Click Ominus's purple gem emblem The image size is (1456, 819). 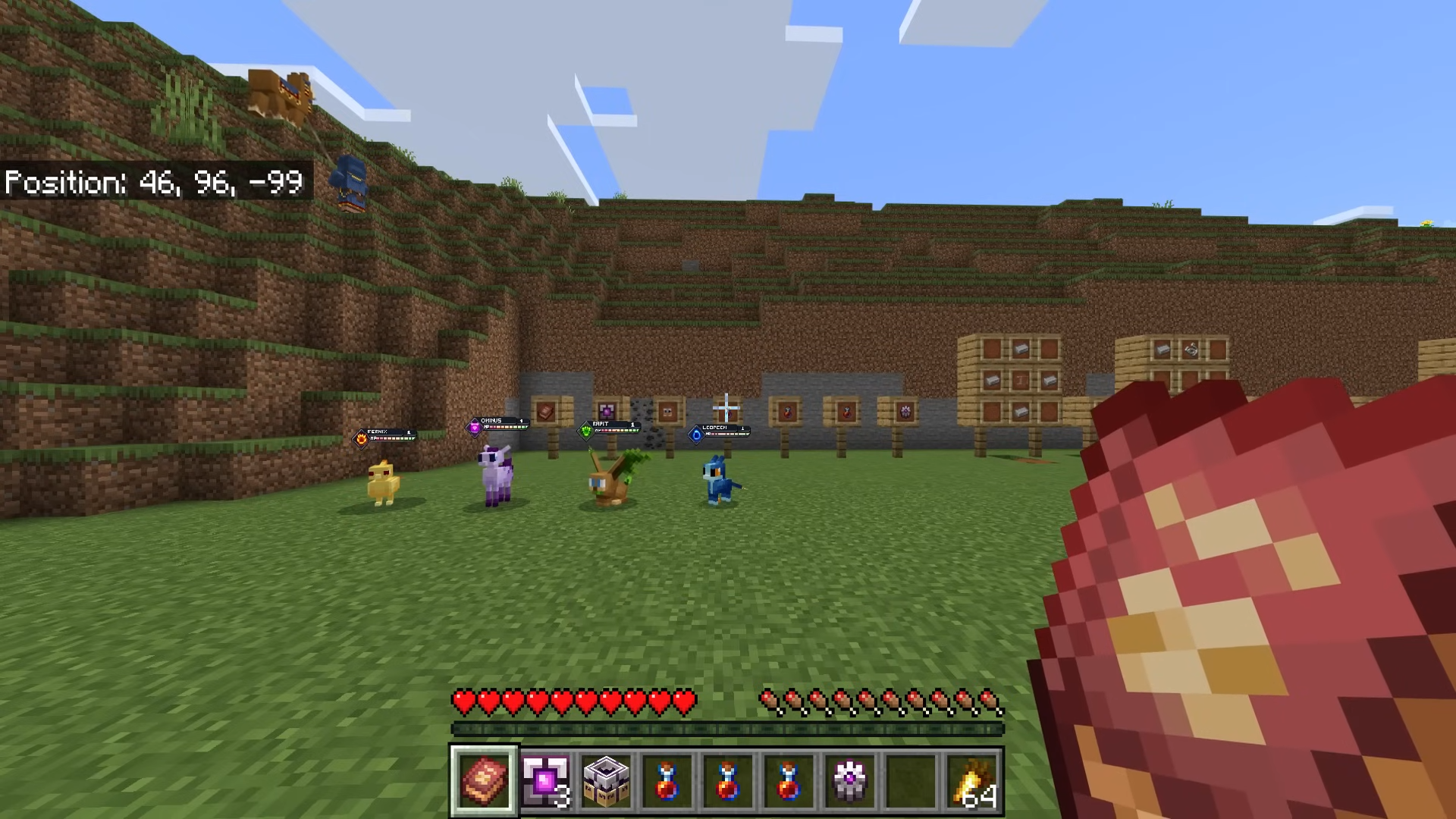pyautogui.click(x=474, y=428)
